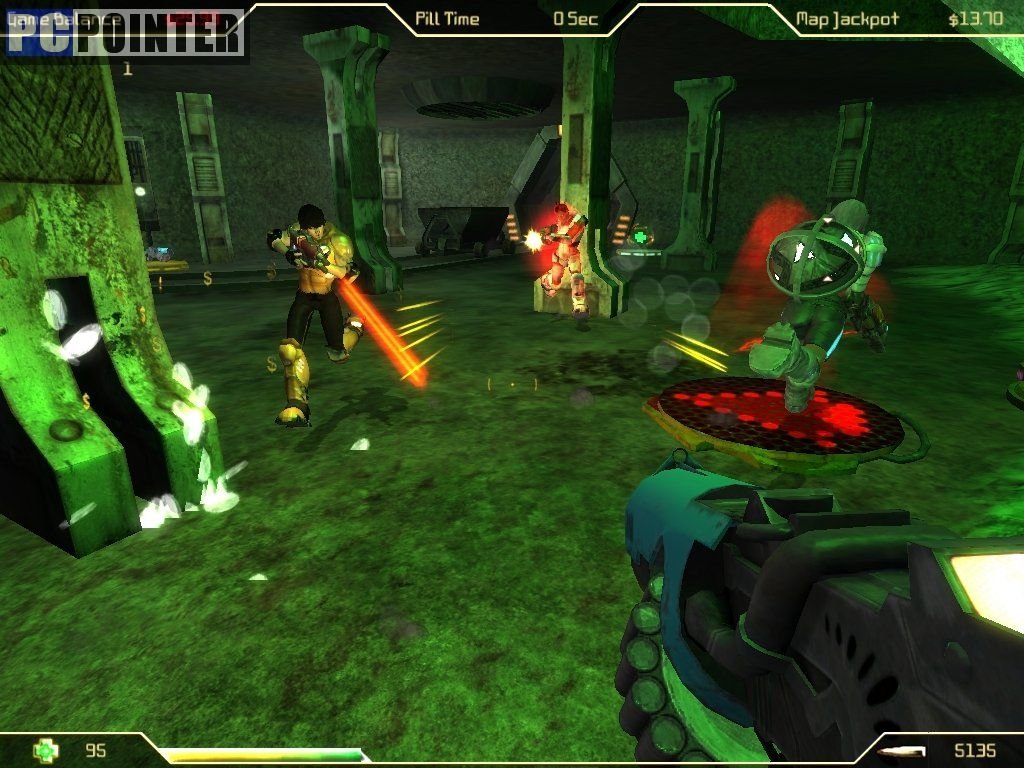Image resolution: width=1024 pixels, height=768 pixels.
Task: Click the PC Pointer watermark logo
Action: (125, 33)
